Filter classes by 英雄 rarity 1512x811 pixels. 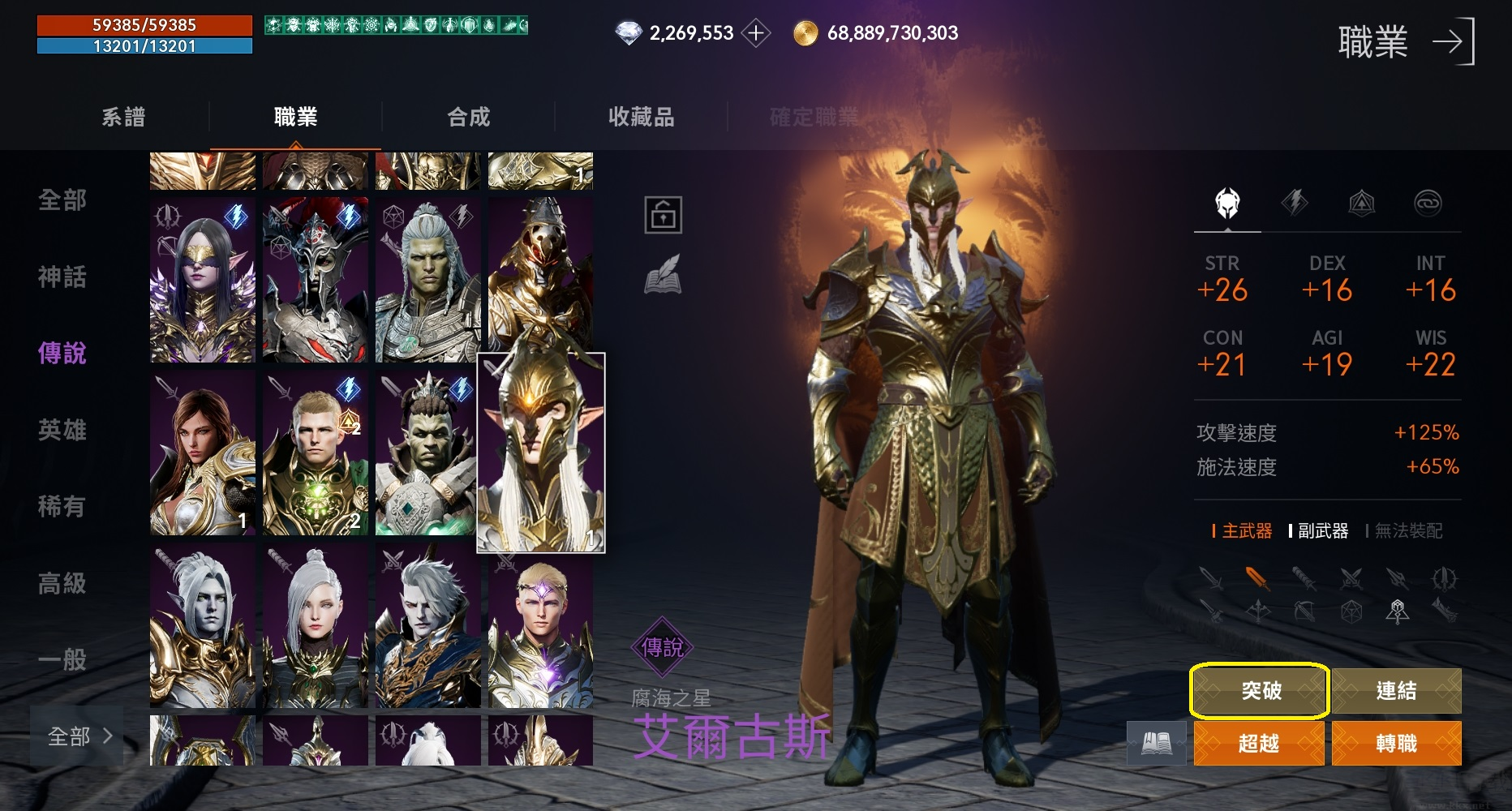pos(62,430)
